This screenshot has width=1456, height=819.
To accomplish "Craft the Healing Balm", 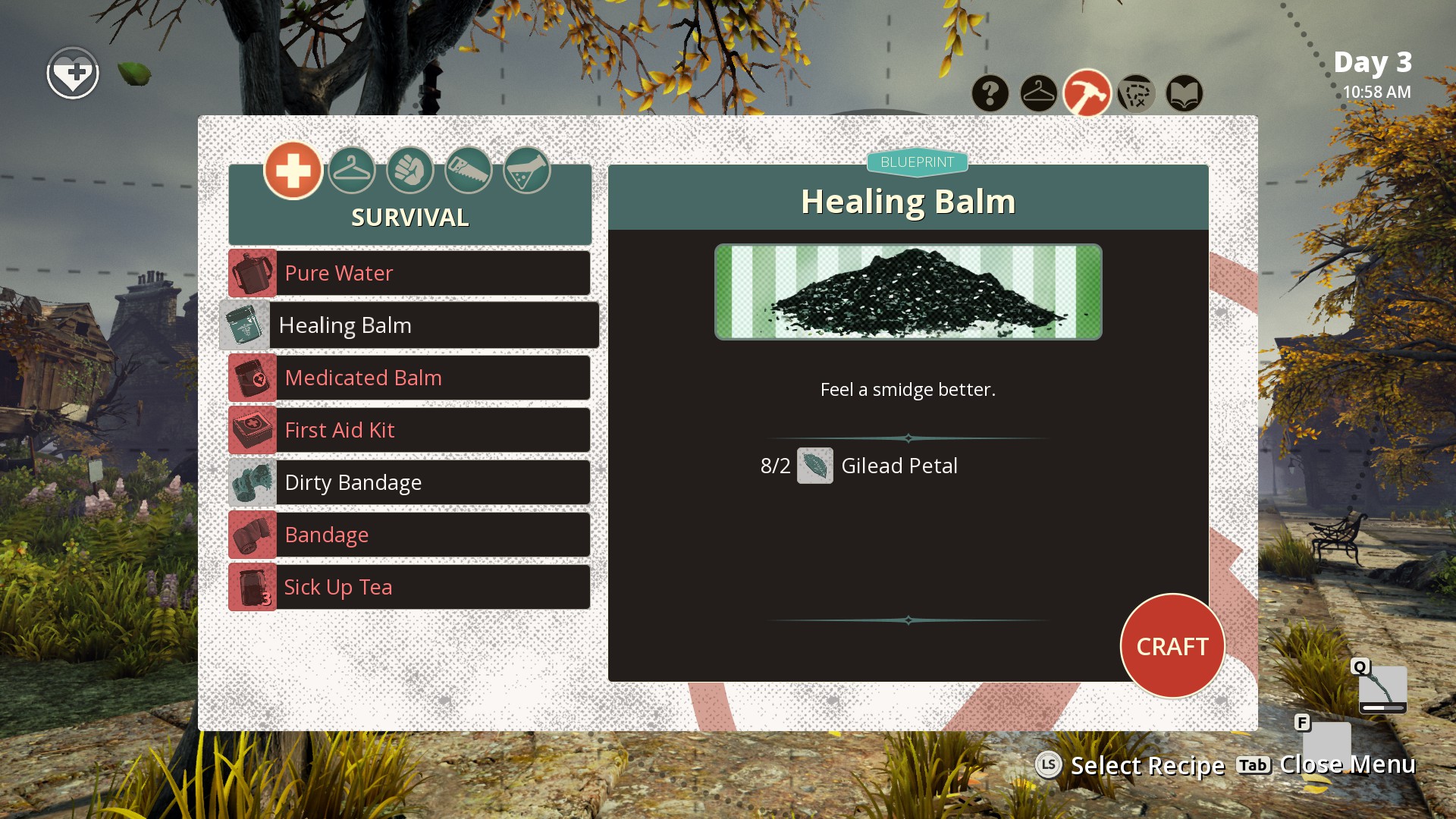I will [x=1172, y=646].
